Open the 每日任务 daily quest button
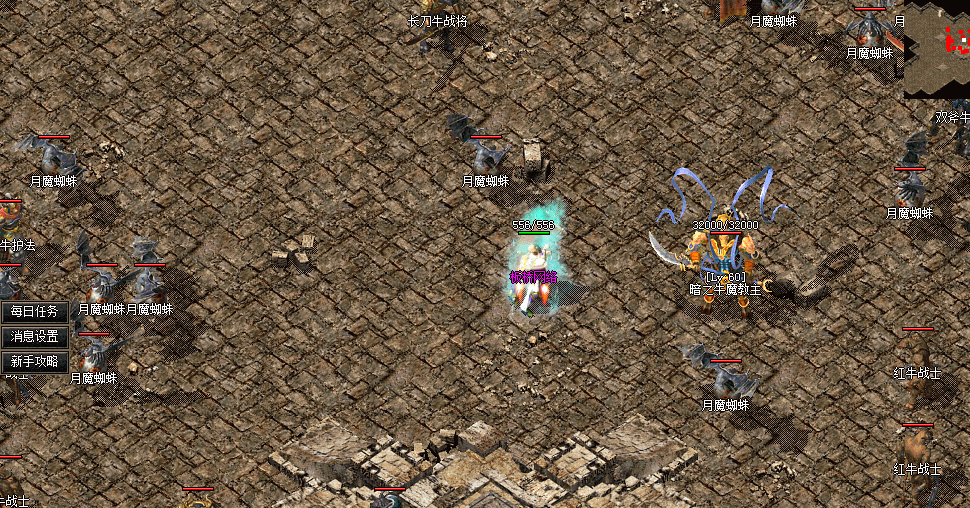The image size is (970, 508). click(x=35, y=312)
